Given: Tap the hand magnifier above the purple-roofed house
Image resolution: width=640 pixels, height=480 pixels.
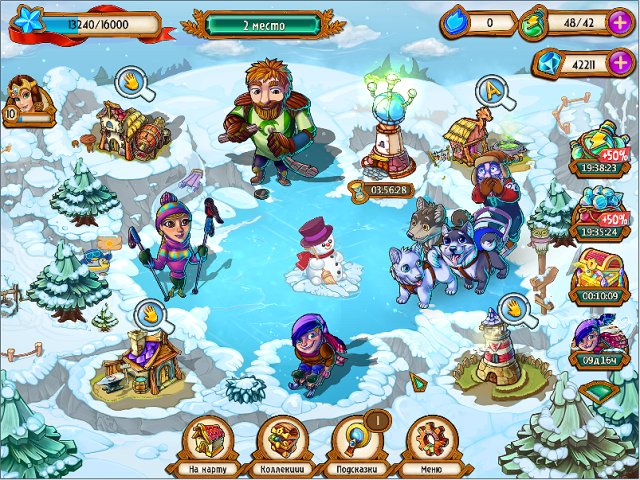Looking at the screenshot, I should pos(152,315).
